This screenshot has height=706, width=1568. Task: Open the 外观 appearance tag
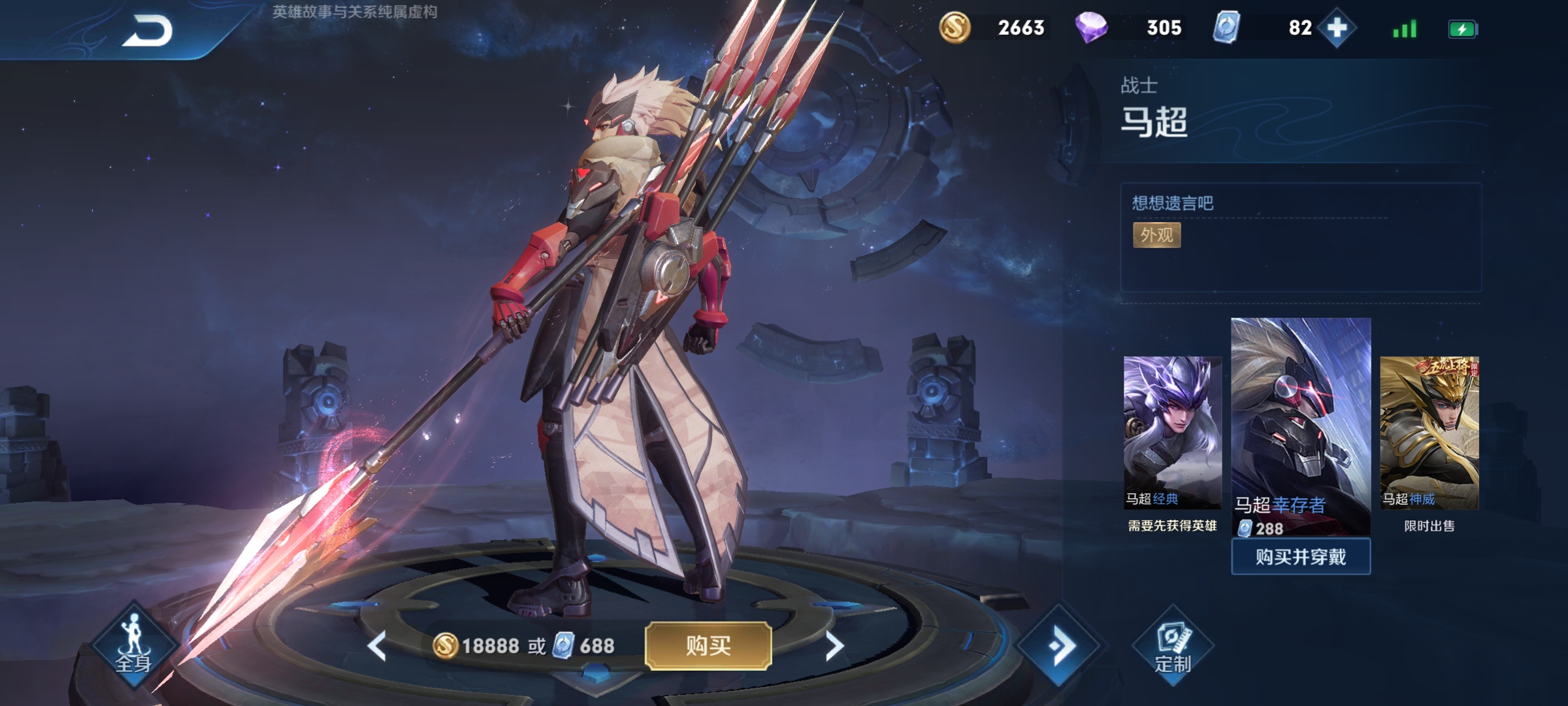point(1156,235)
